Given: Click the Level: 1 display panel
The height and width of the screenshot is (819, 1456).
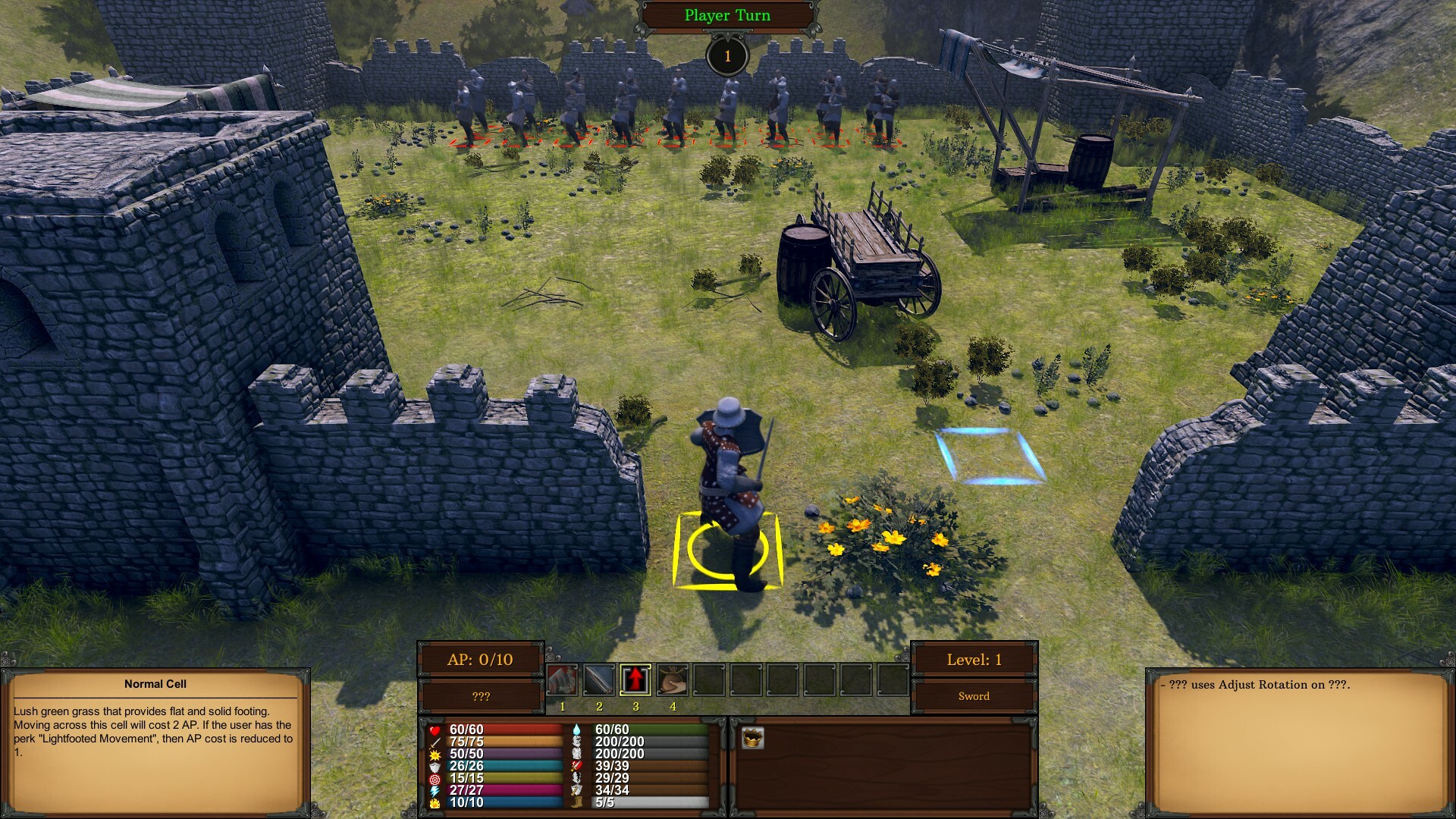Looking at the screenshot, I should (x=975, y=659).
